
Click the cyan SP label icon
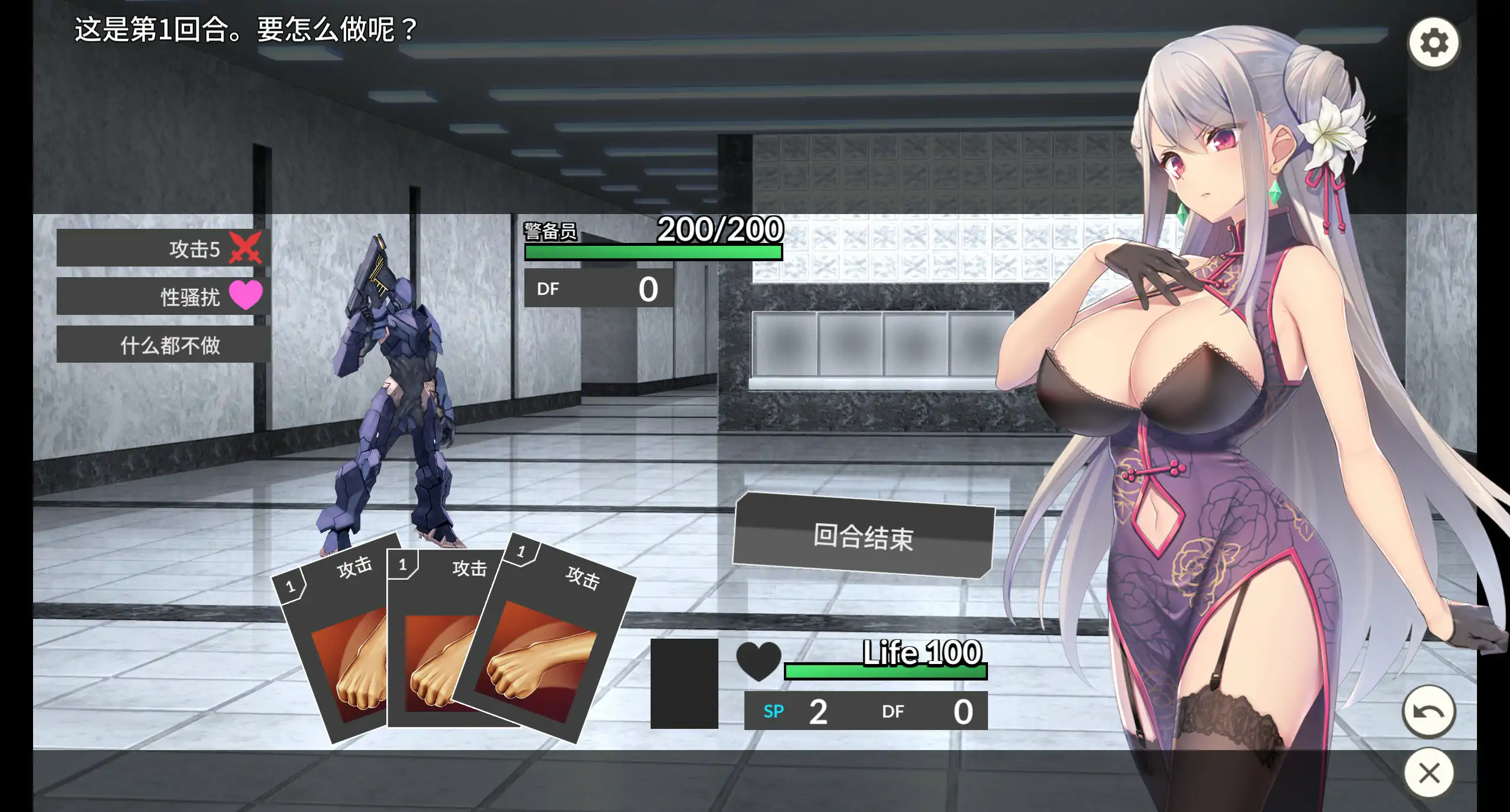point(773,712)
